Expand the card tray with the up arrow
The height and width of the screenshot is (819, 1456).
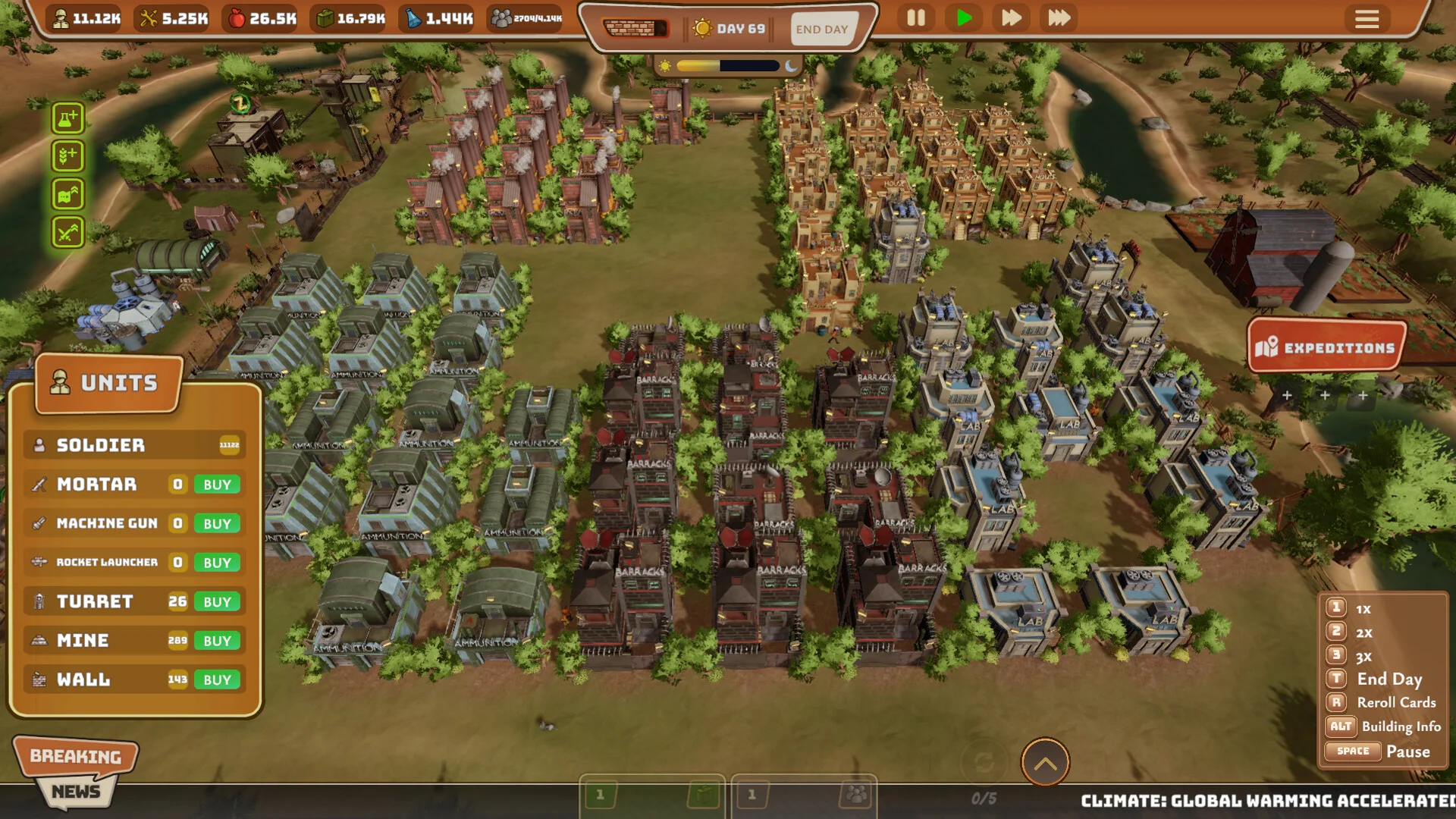pos(1045,763)
